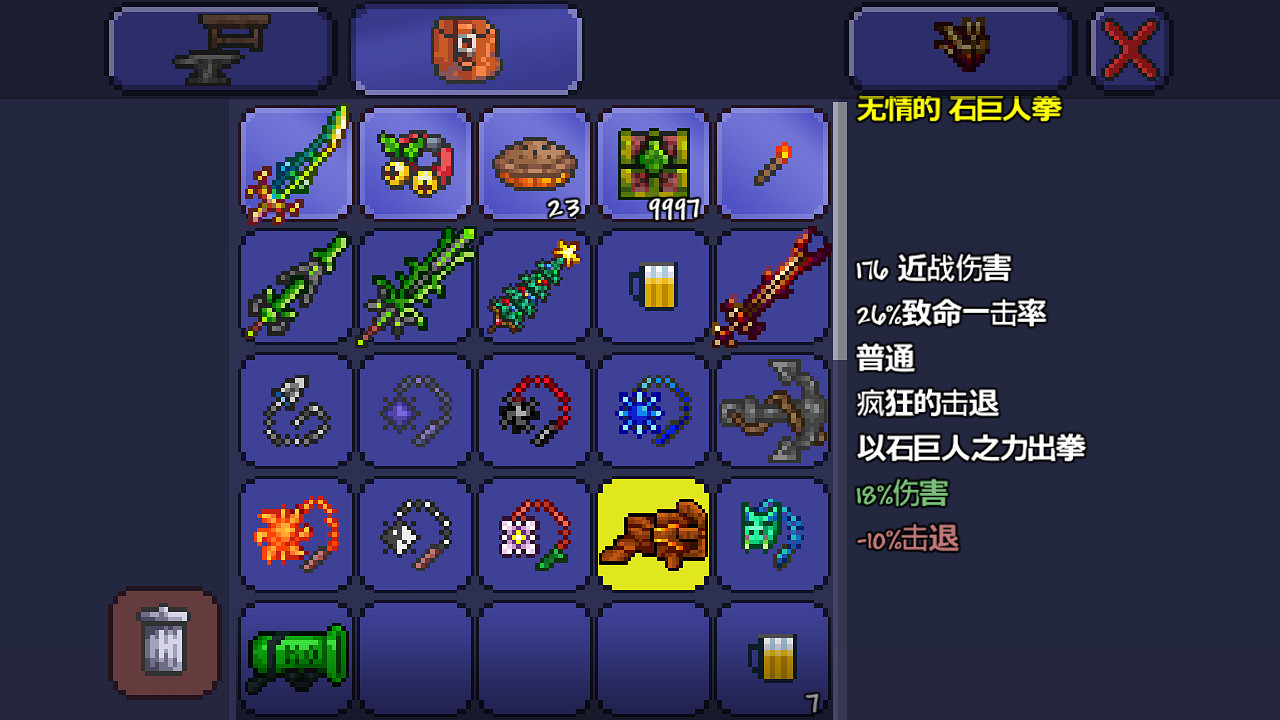
Task: Select the Flairon in the fourth row
Action: click(772, 533)
